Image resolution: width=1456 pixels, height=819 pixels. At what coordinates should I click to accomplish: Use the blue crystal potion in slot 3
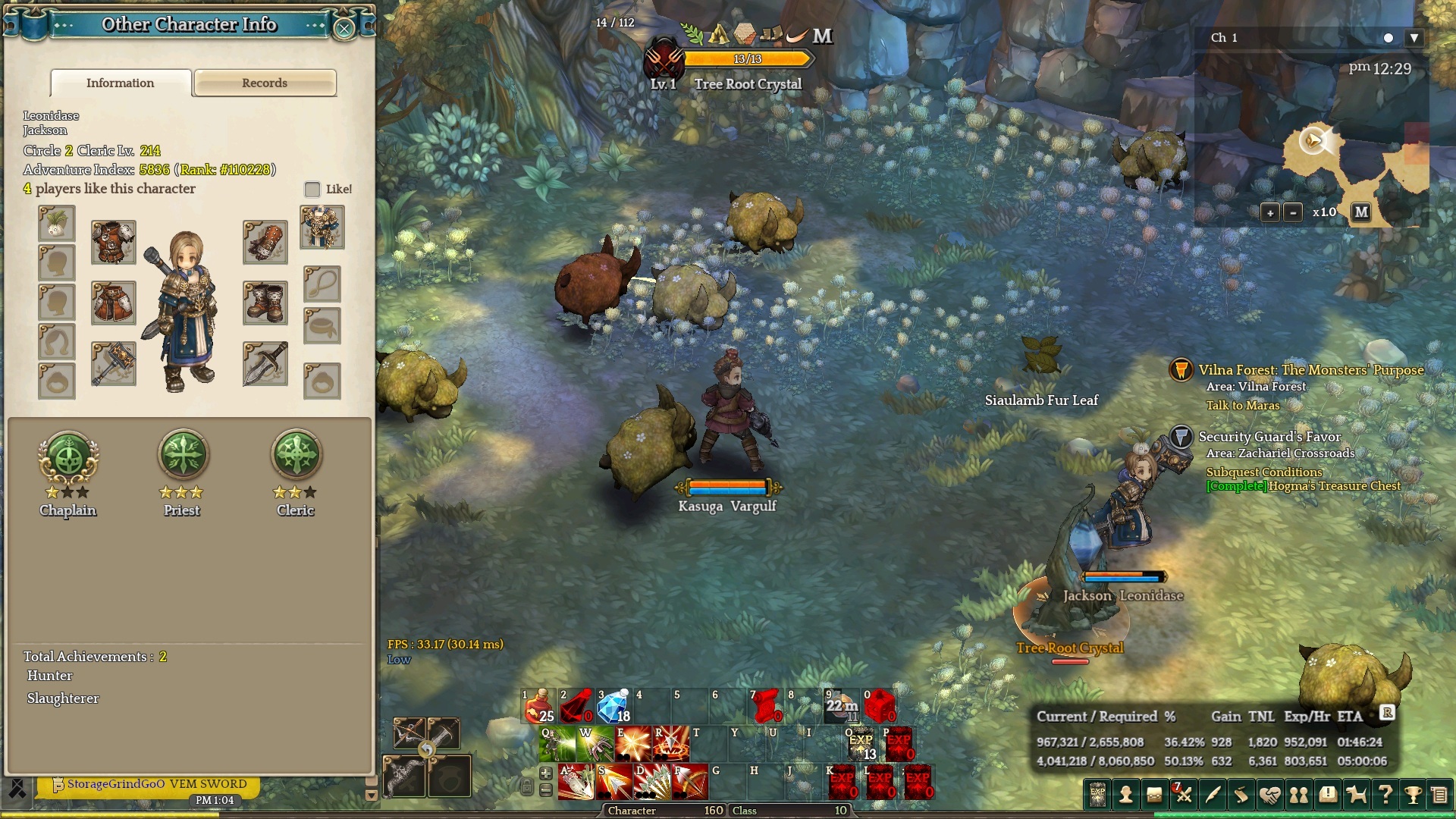click(x=613, y=706)
